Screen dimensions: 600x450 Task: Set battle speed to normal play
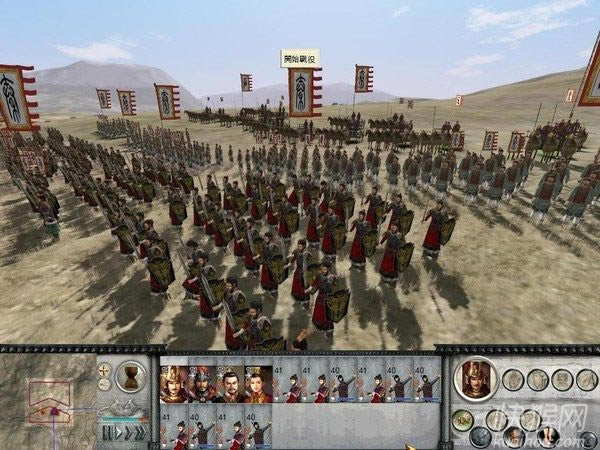(x=116, y=433)
